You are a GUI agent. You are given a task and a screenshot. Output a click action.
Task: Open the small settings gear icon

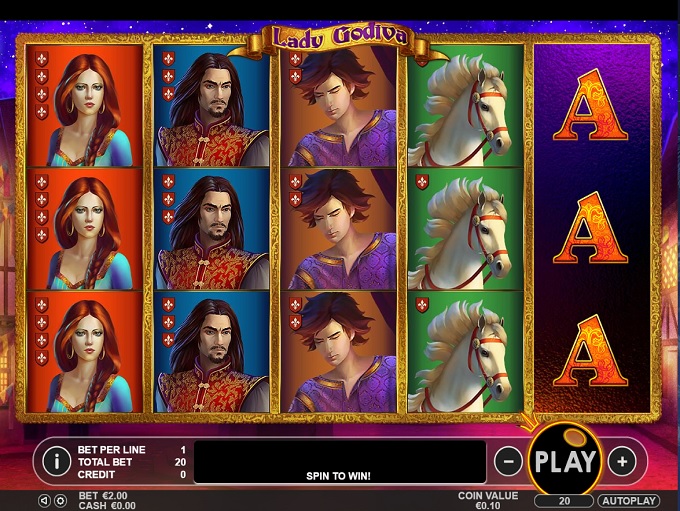pyautogui.click(x=60, y=500)
